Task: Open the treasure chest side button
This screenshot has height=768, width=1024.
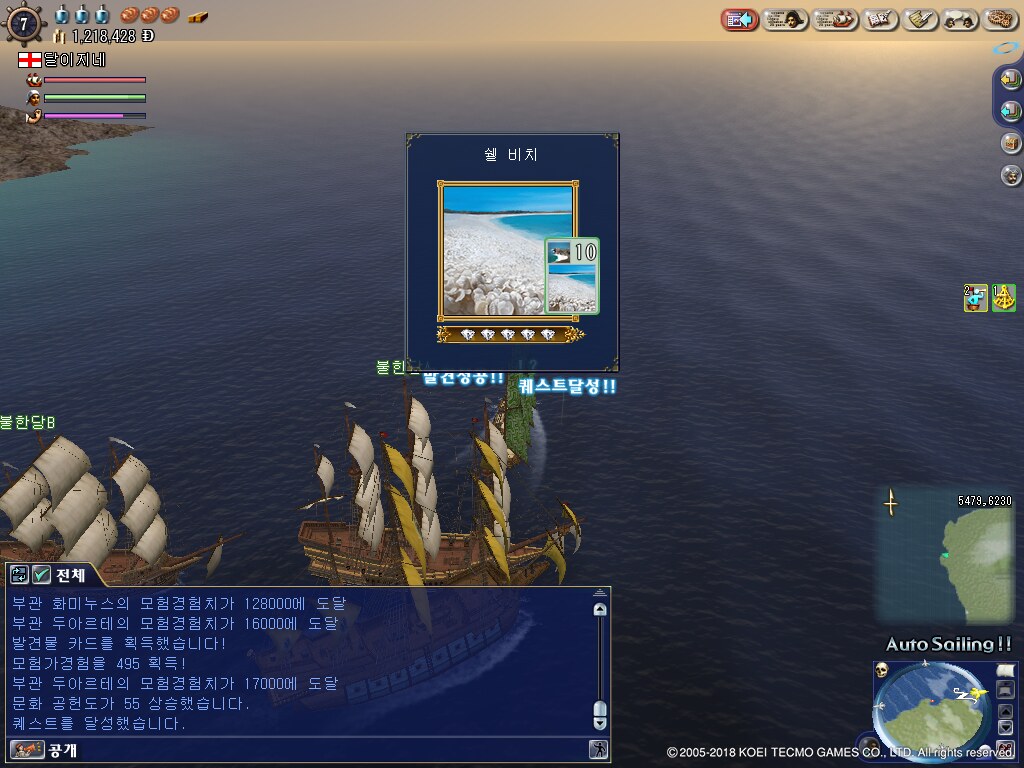Action: pos(1011,143)
